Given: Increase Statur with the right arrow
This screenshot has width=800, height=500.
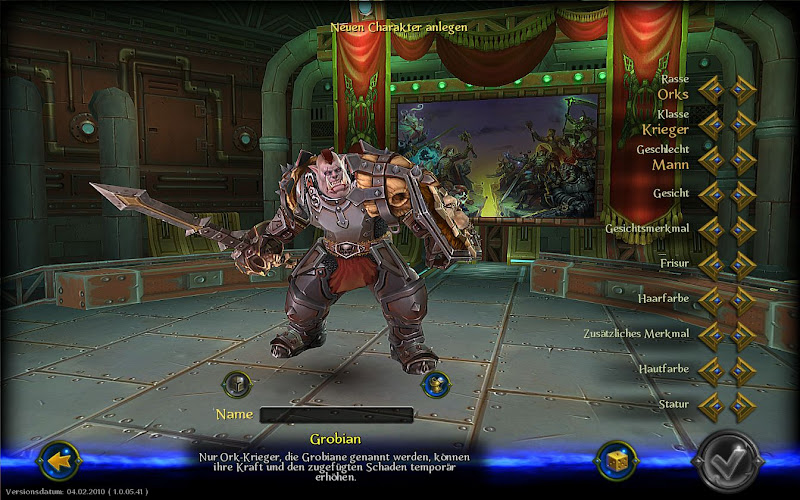Looking at the screenshot, I should 741,406.
